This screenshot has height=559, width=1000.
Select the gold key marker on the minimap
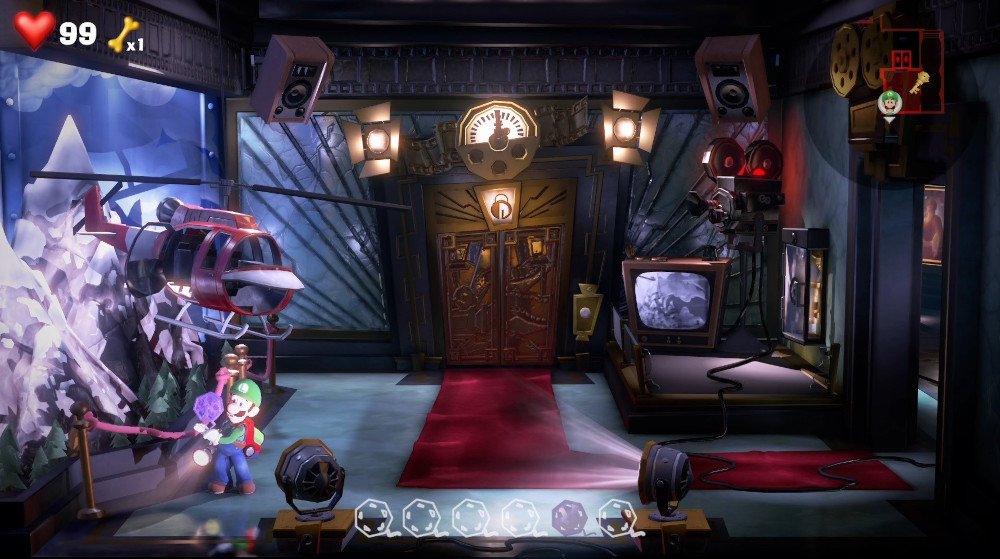pos(920,81)
